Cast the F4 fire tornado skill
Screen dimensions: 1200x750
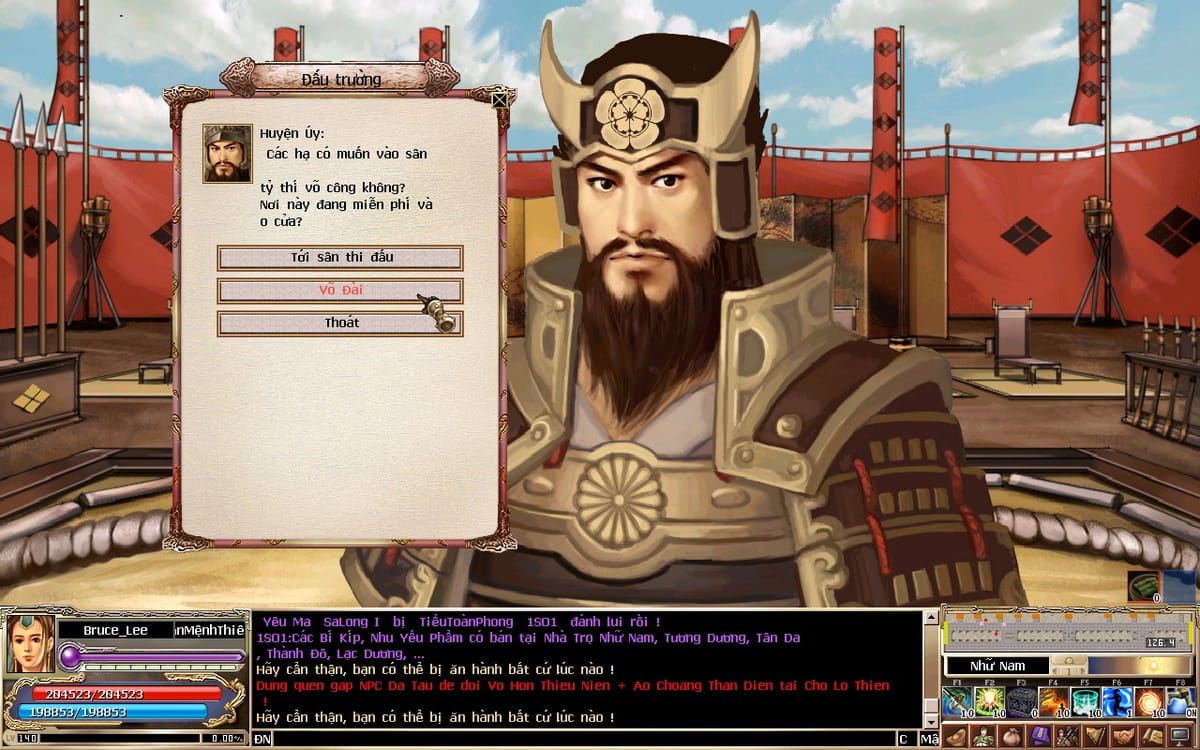tap(1054, 700)
